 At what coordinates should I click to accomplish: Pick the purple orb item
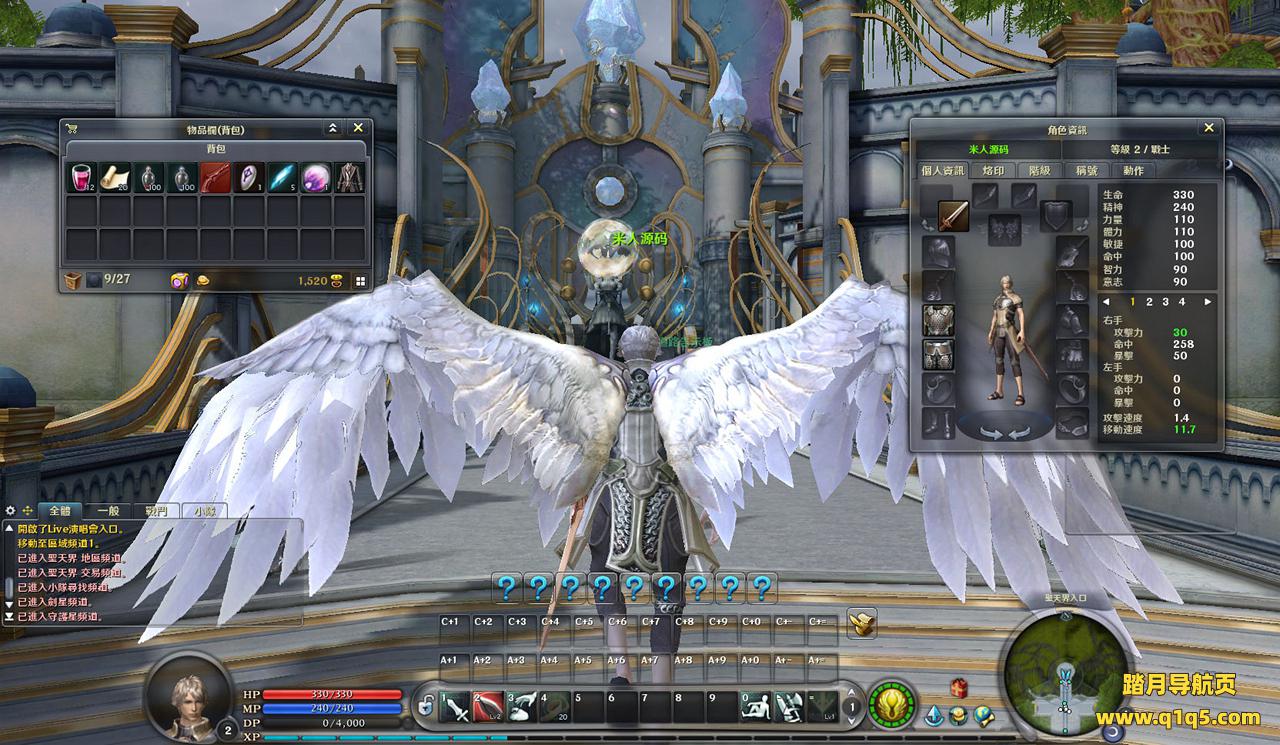316,178
